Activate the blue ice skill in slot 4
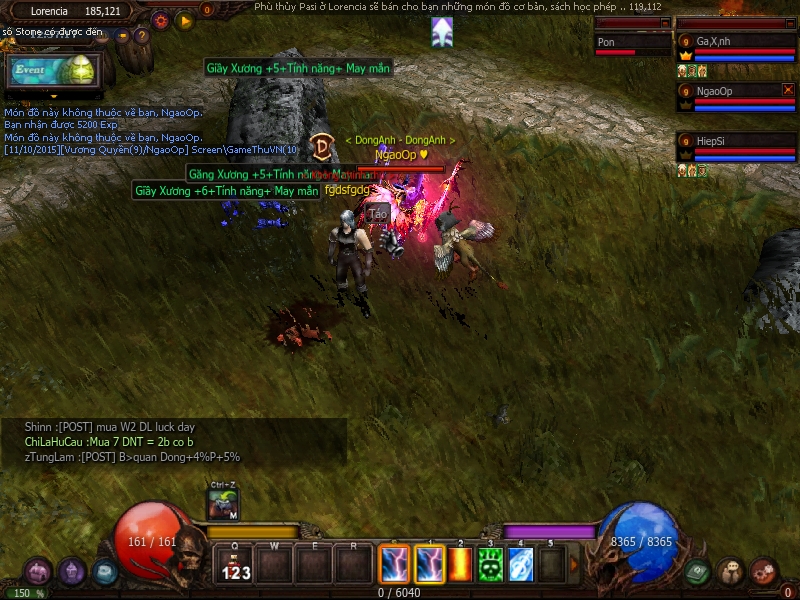This screenshot has height=600, width=800. pyautogui.click(x=520, y=565)
